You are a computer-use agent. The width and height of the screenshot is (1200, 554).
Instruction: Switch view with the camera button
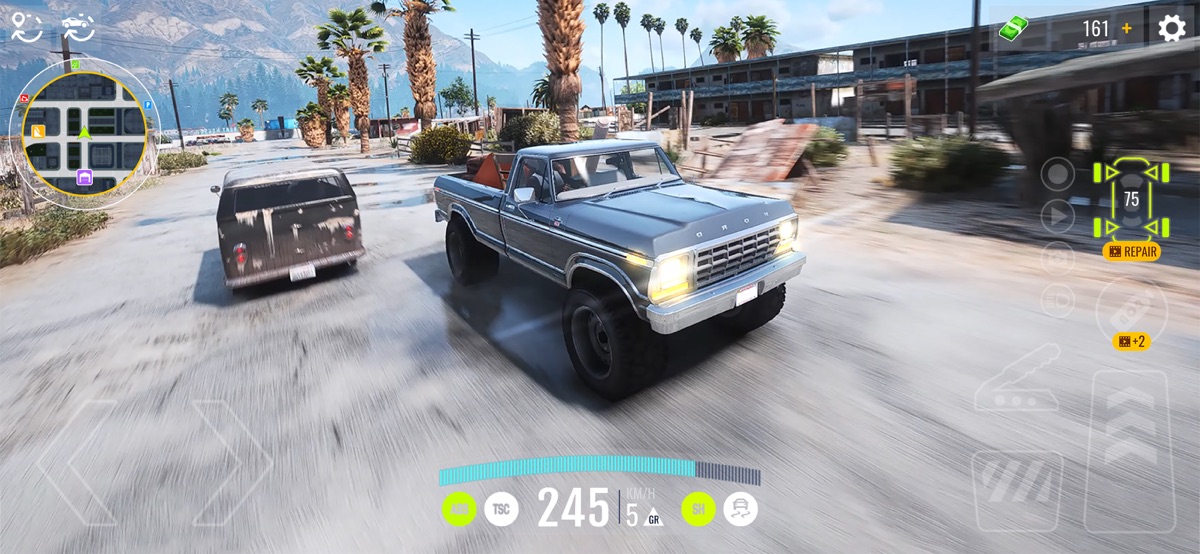click(1057, 257)
